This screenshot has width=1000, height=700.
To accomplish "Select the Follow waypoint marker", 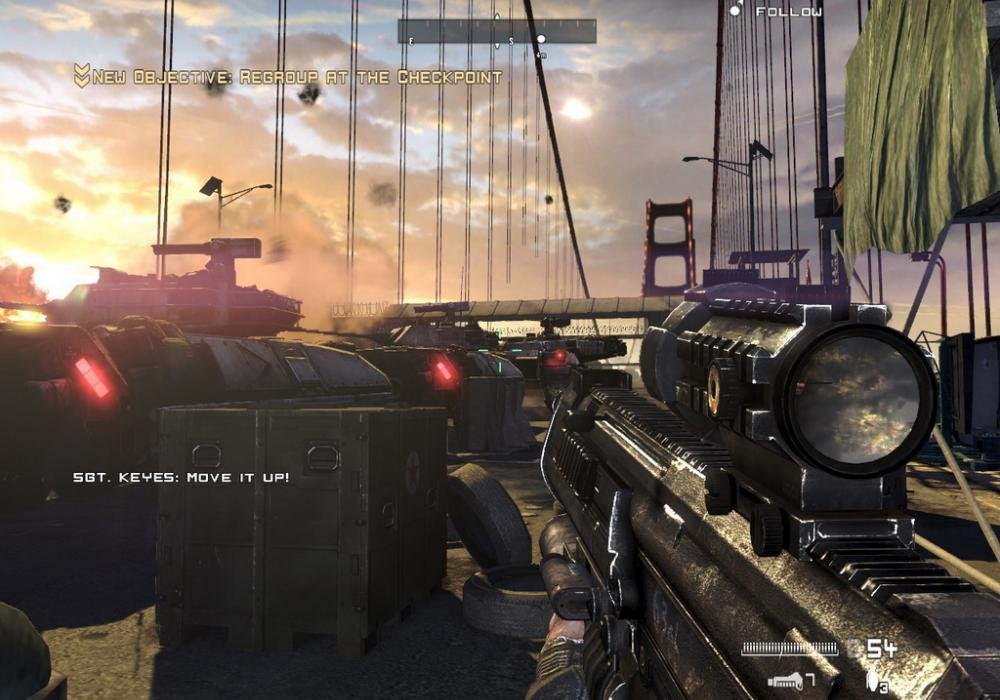I will (x=735, y=11).
